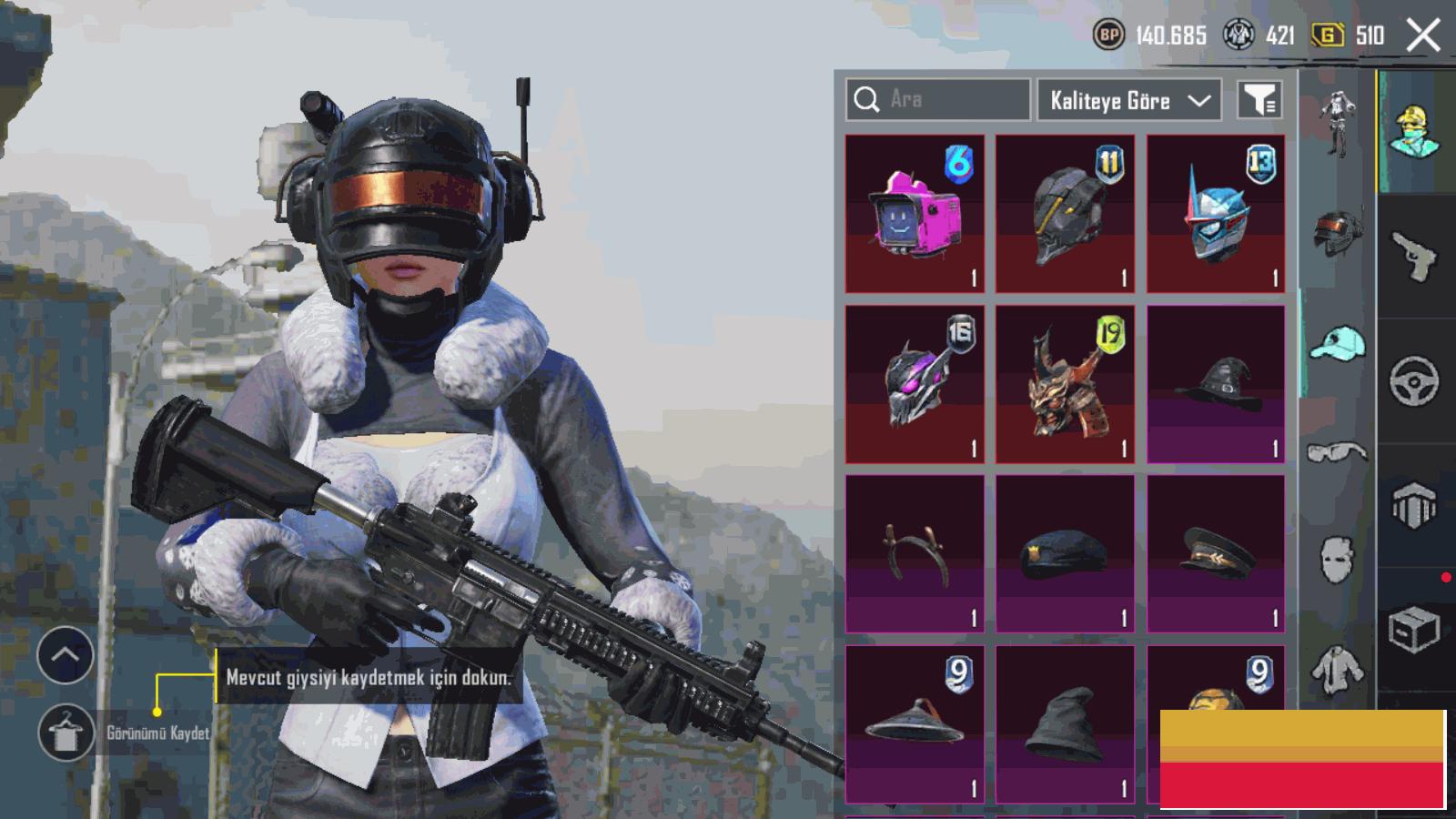Pick the purple-visor black helmet
The width and height of the screenshot is (1456, 819).
coord(915,384)
